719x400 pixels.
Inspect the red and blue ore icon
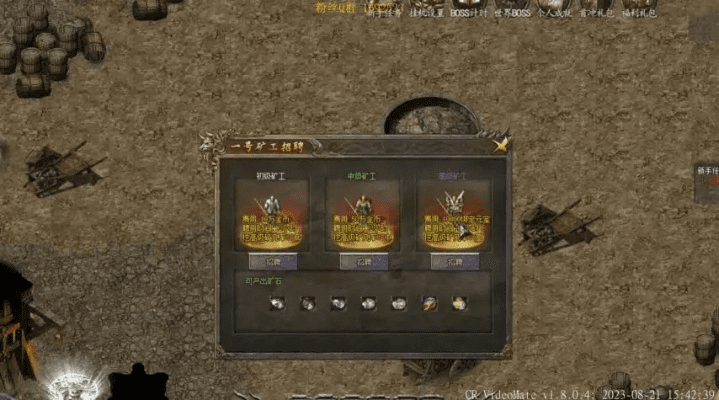coord(429,303)
